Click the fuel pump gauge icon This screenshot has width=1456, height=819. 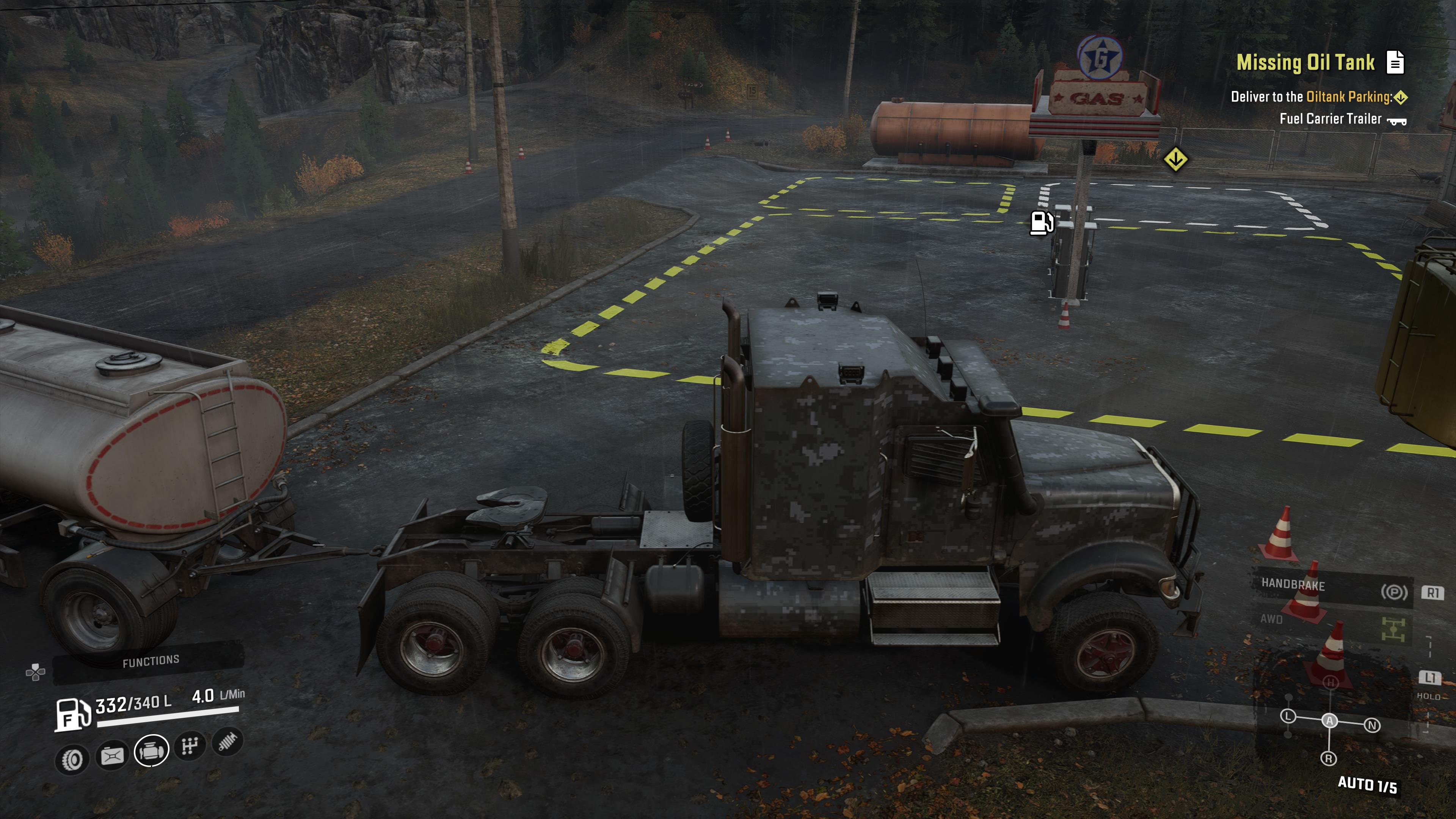tap(72, 714)
